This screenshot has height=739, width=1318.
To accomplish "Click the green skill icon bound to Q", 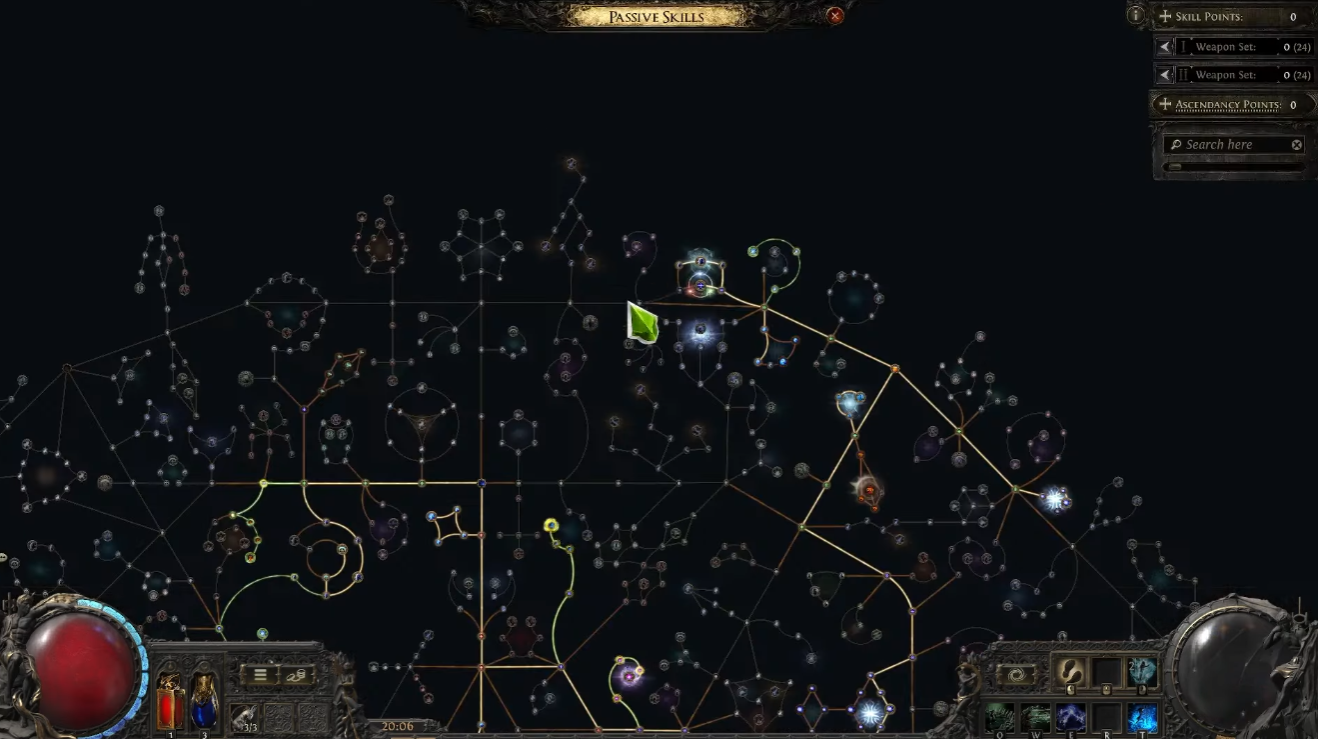I will point(999,717).
